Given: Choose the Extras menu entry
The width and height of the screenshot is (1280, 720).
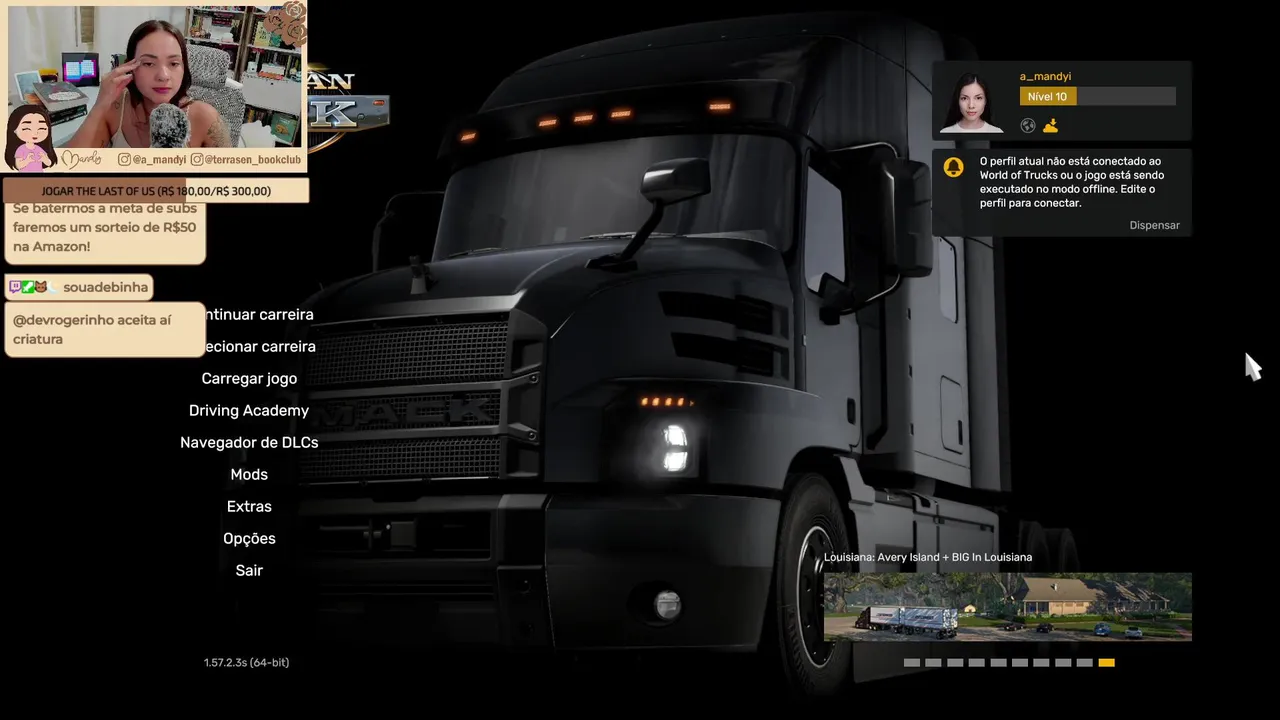Looking at the screenshot, I should click(249, 507).
